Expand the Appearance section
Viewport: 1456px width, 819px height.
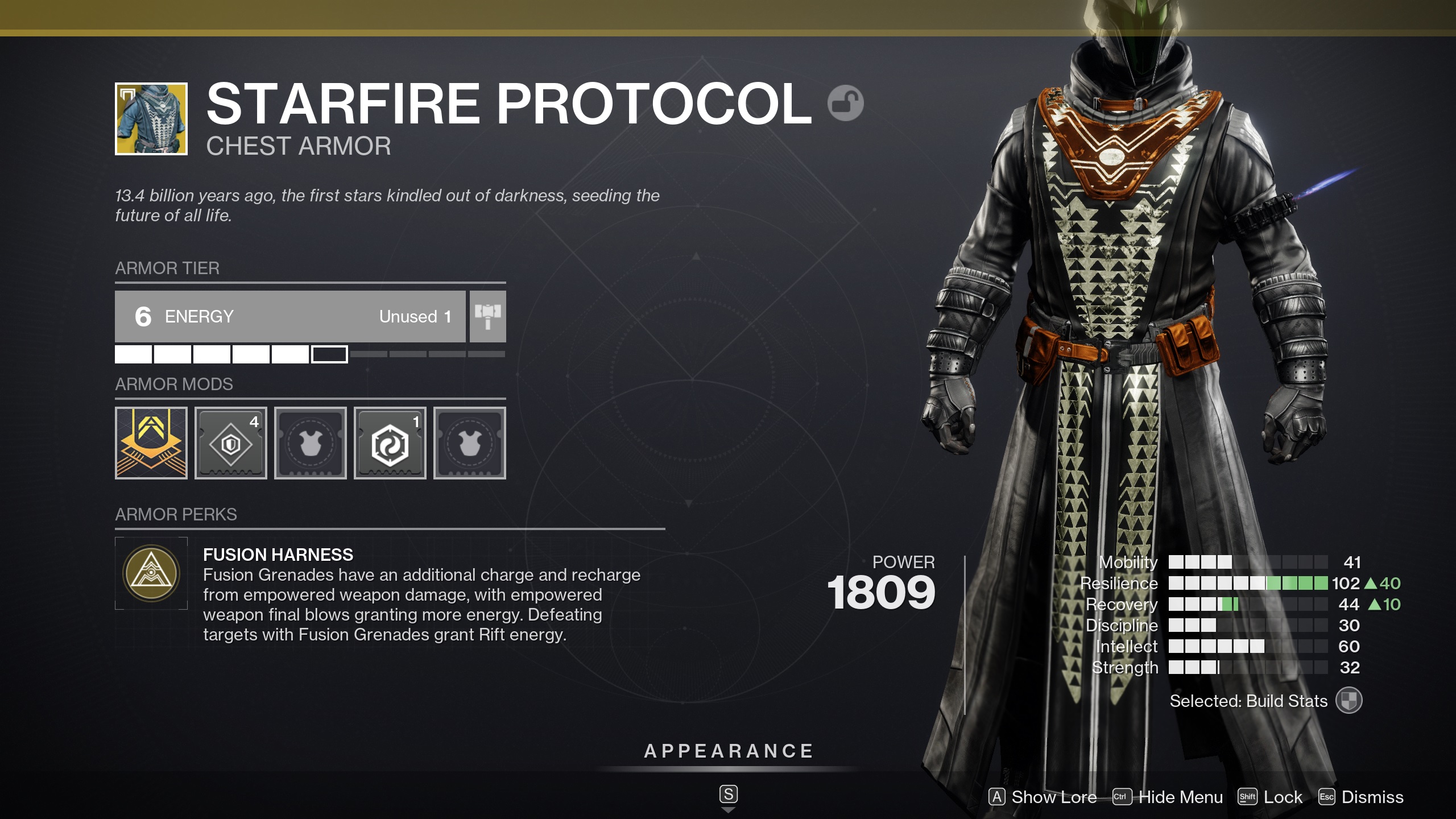click(728, 750)
